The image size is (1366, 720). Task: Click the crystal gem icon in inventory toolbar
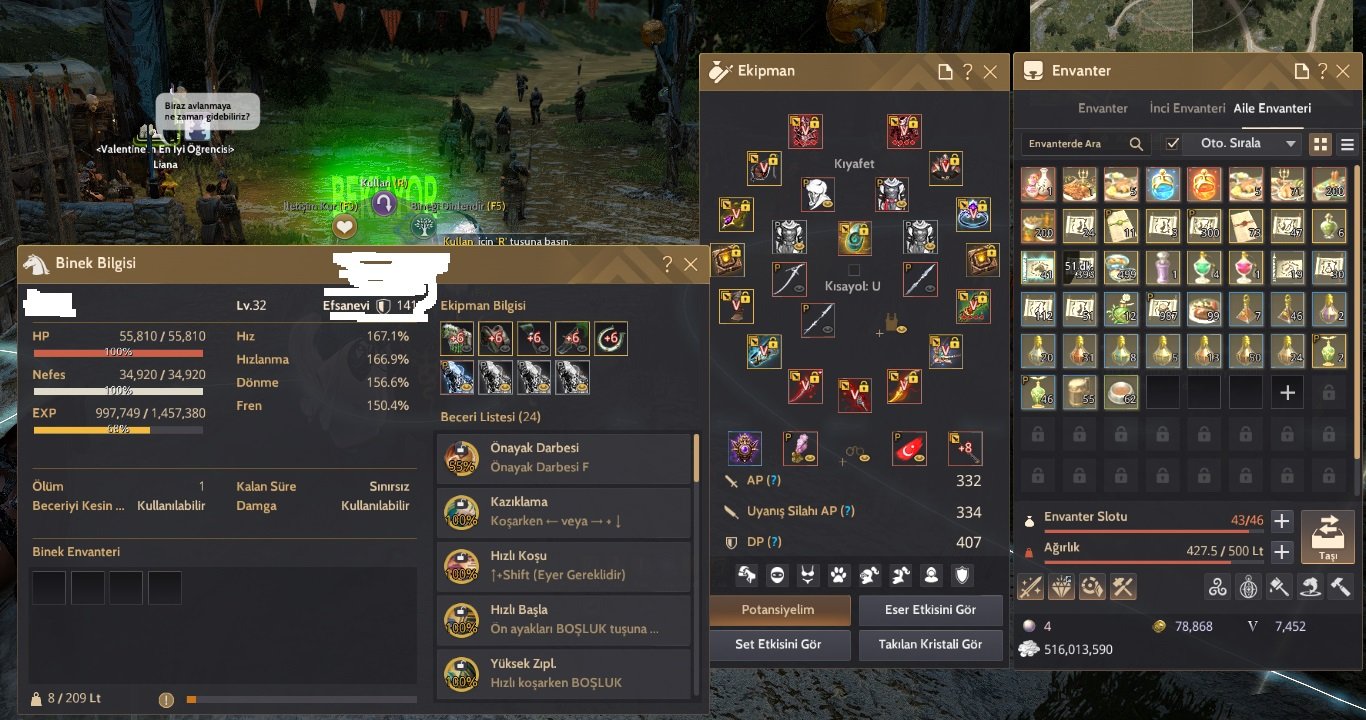(x=1060, y=587)
